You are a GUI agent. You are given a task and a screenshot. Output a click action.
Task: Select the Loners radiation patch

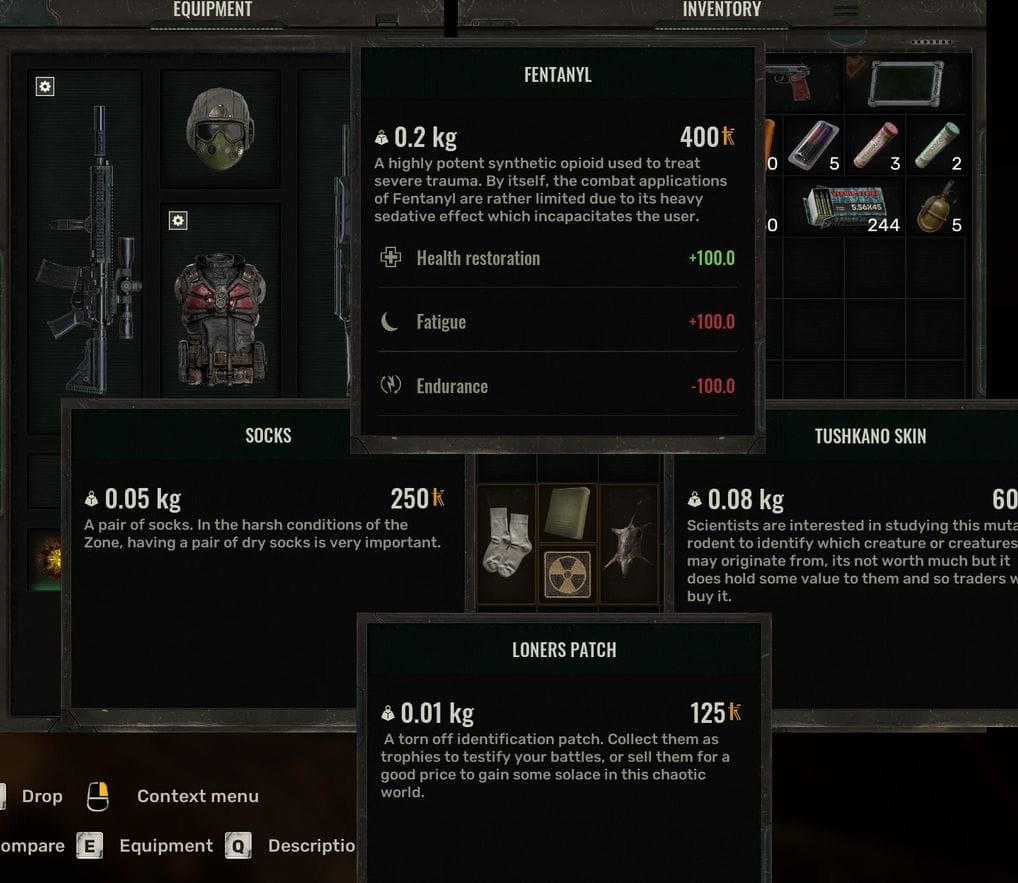(567, 575)
